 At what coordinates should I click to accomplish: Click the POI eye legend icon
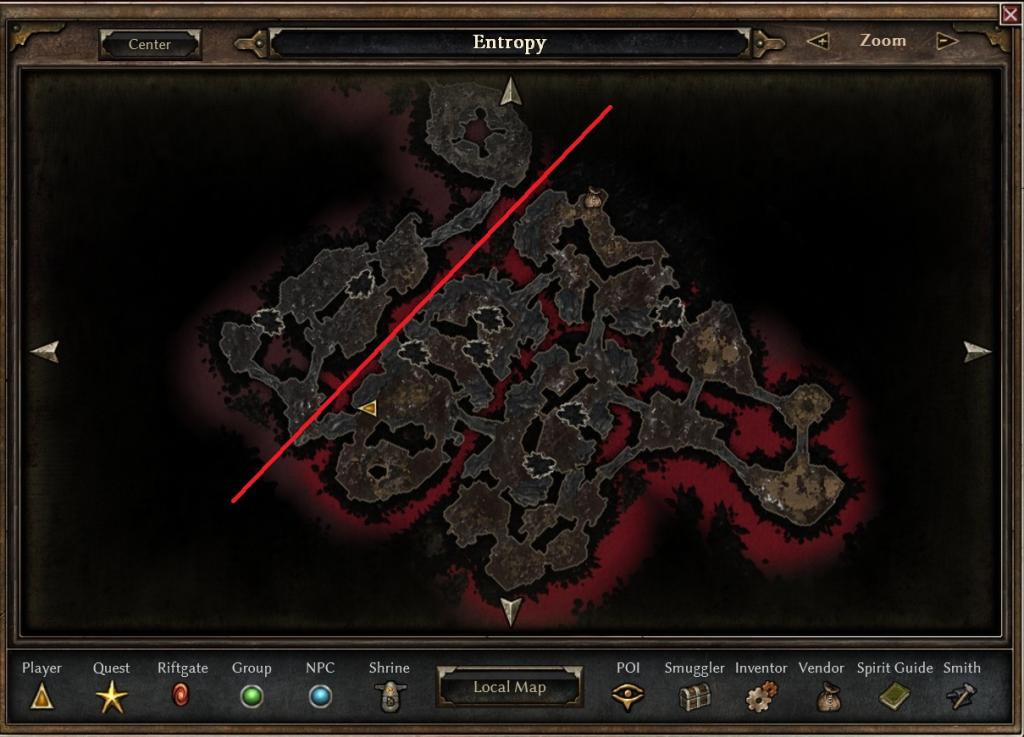click(x=628, y=696)
